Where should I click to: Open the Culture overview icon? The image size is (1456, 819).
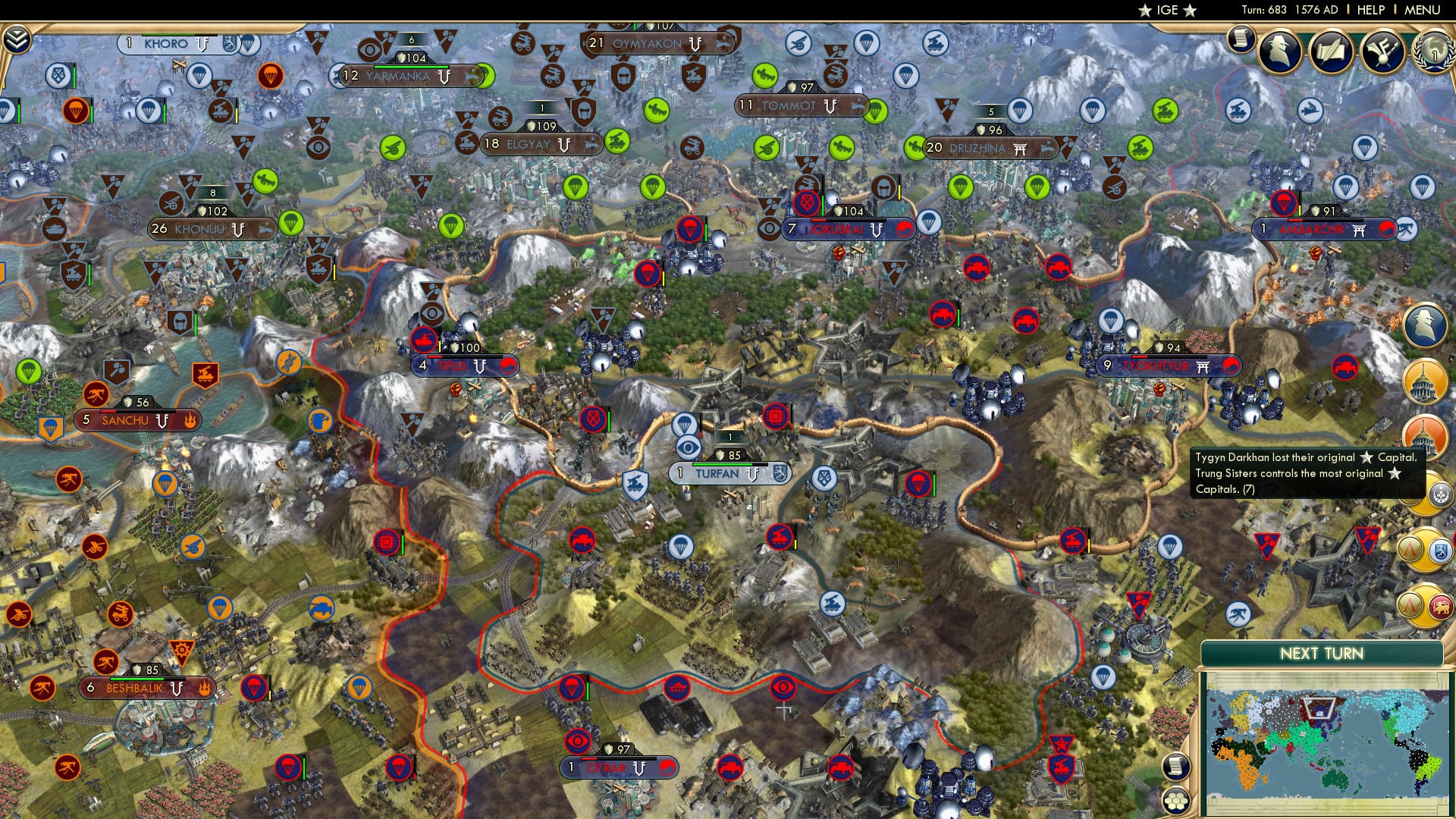1382,52
